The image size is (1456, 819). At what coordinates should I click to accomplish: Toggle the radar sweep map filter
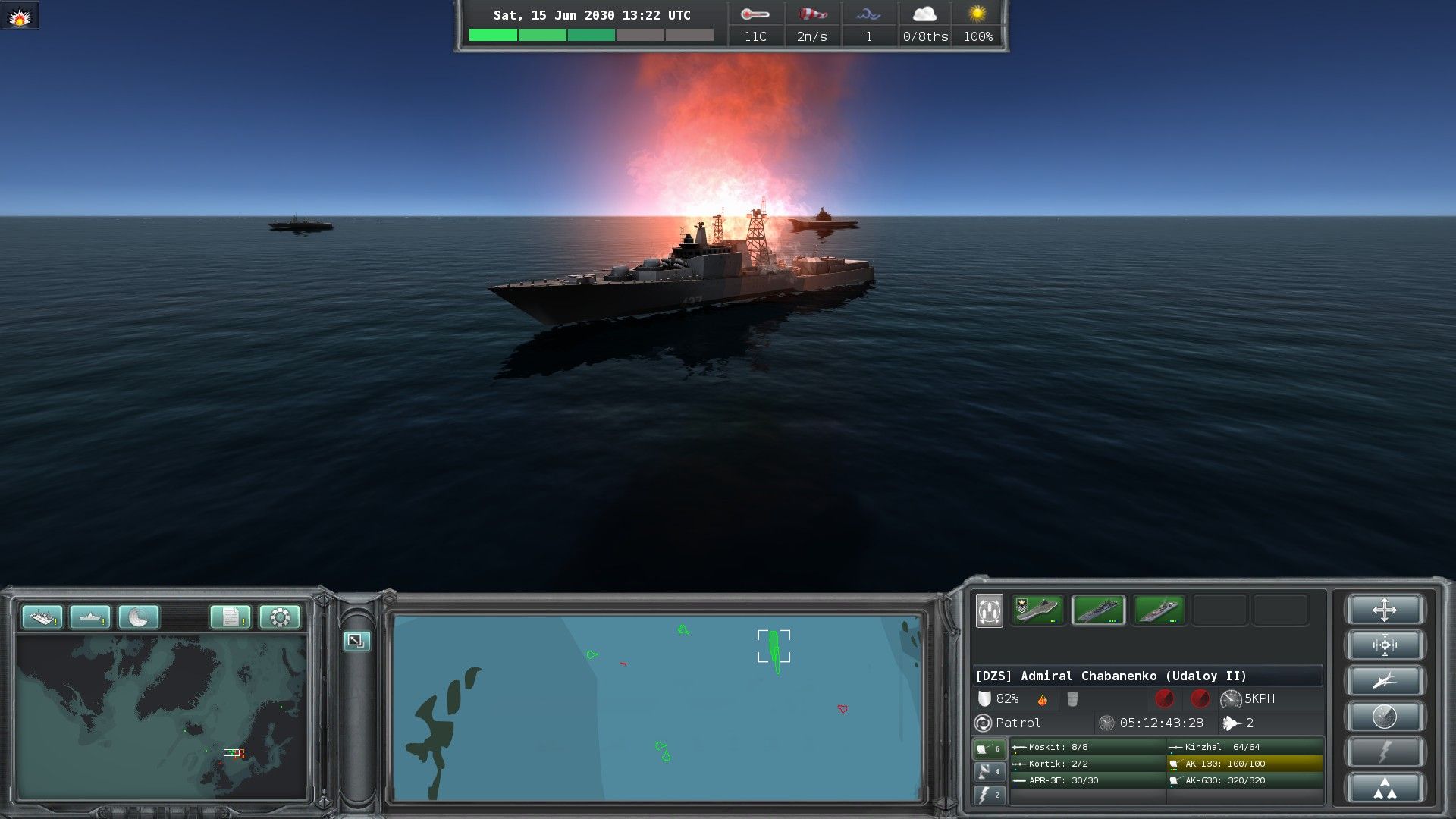click(138, 617)
